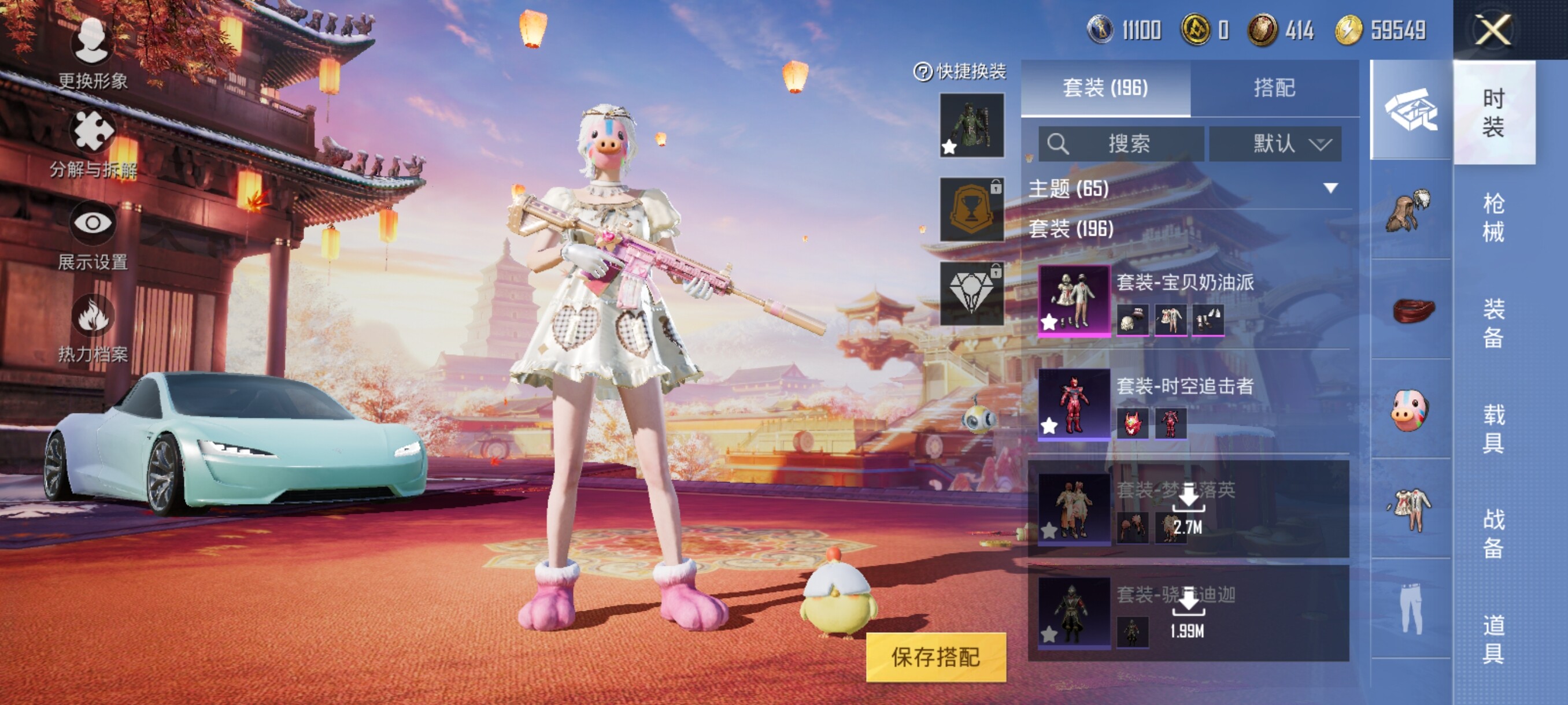Switch to 枪械 firearms category
The height and width of the screenshot is (705, 1568).
click(x=1493, y=217)
